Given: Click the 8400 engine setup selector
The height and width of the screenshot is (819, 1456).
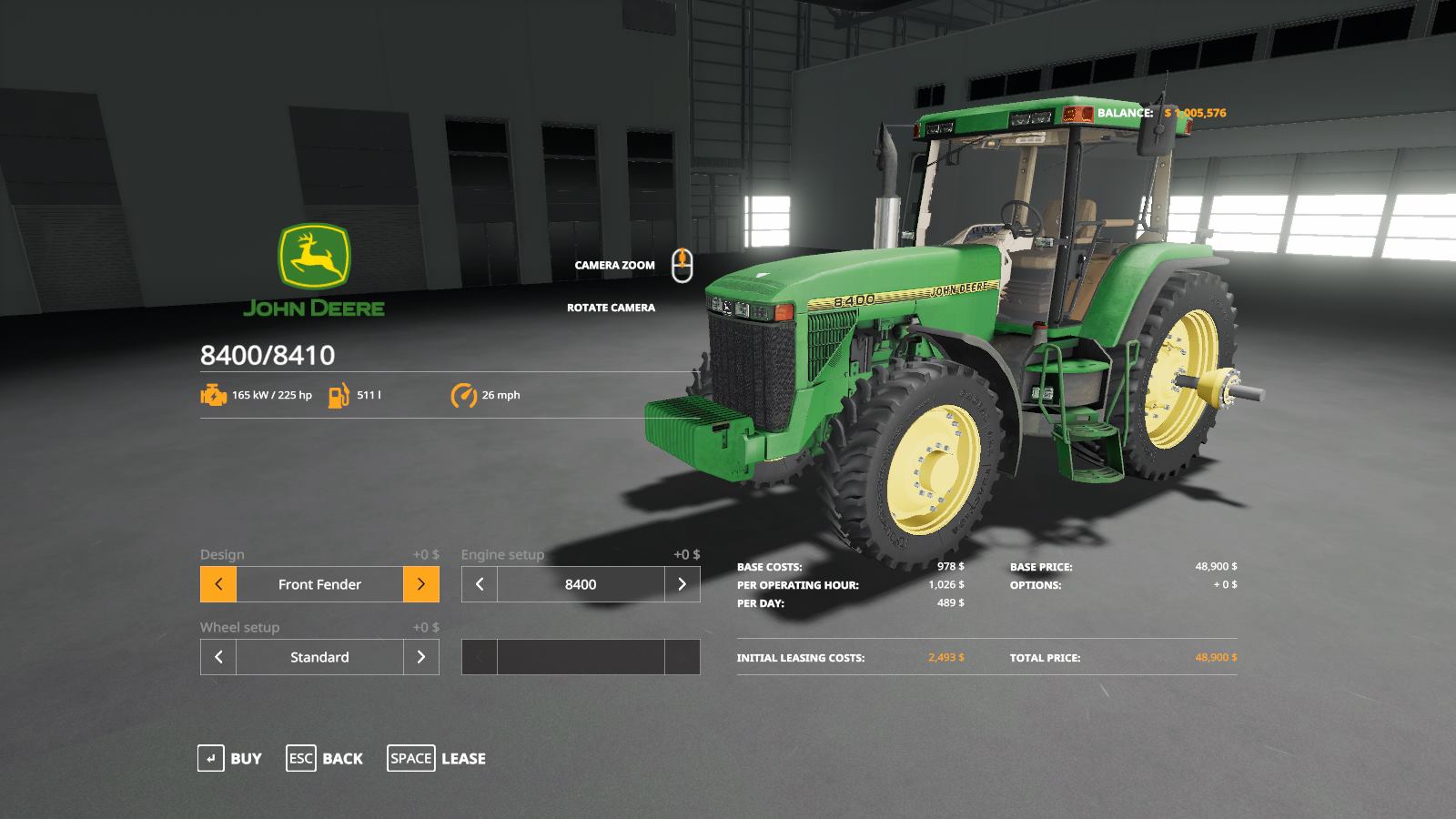Looking at the screenshot, I should click(581, 584).
